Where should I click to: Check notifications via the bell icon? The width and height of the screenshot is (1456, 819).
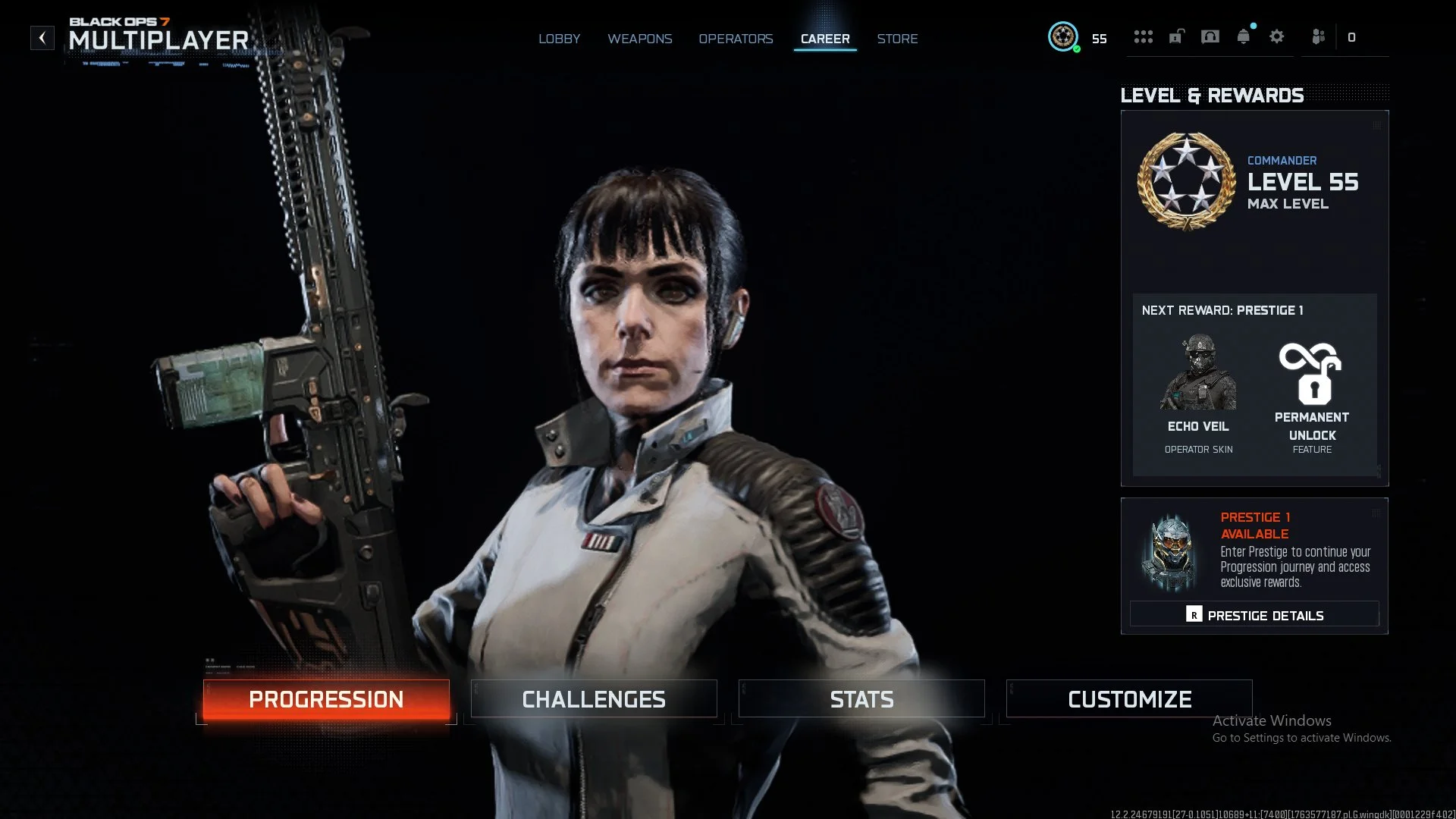click(1244, 36)
